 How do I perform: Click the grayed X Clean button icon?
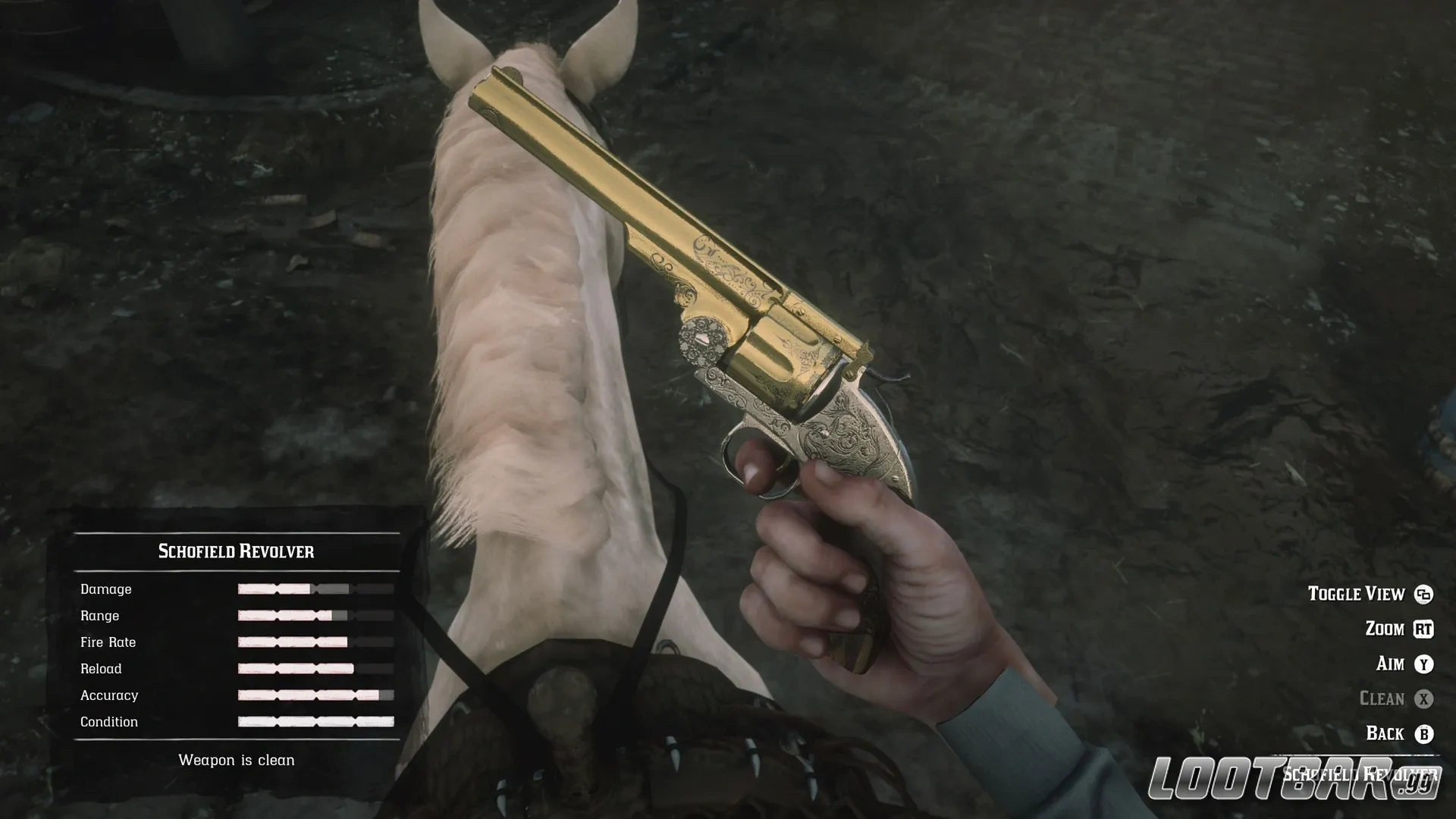coord(1424,698)
